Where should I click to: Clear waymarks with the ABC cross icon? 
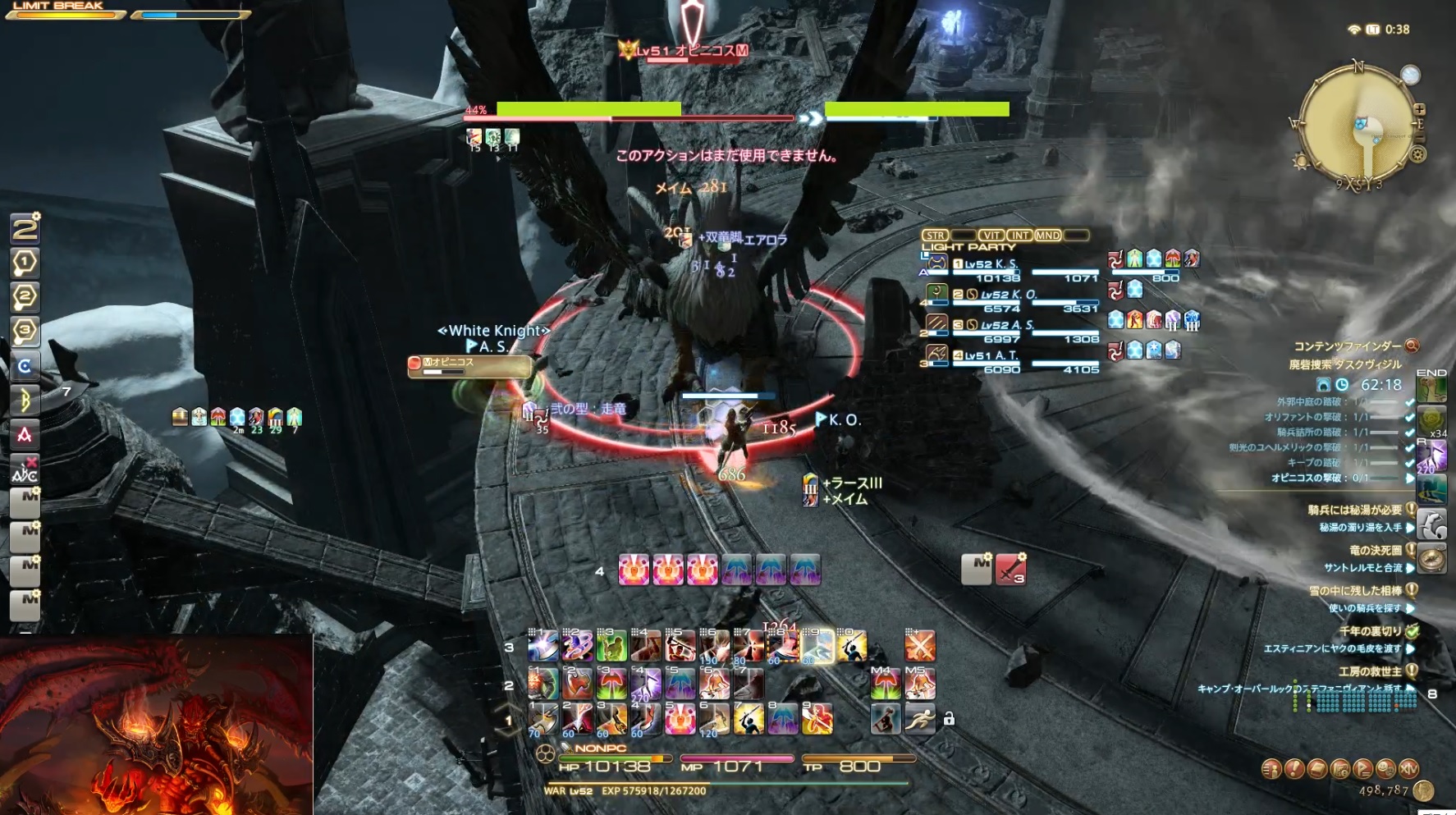pyautogui.click(x=25, y=469)
